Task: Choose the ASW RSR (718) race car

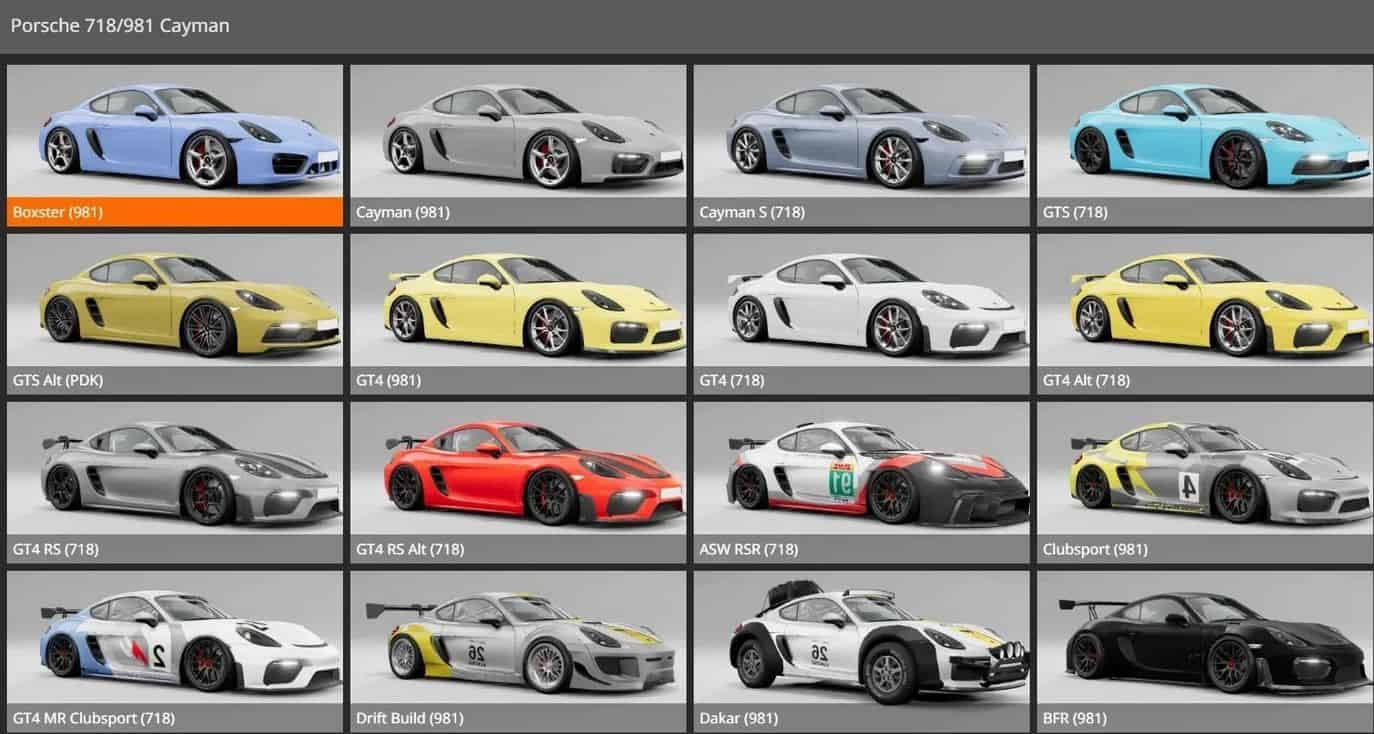Action: tap(861, 482)
